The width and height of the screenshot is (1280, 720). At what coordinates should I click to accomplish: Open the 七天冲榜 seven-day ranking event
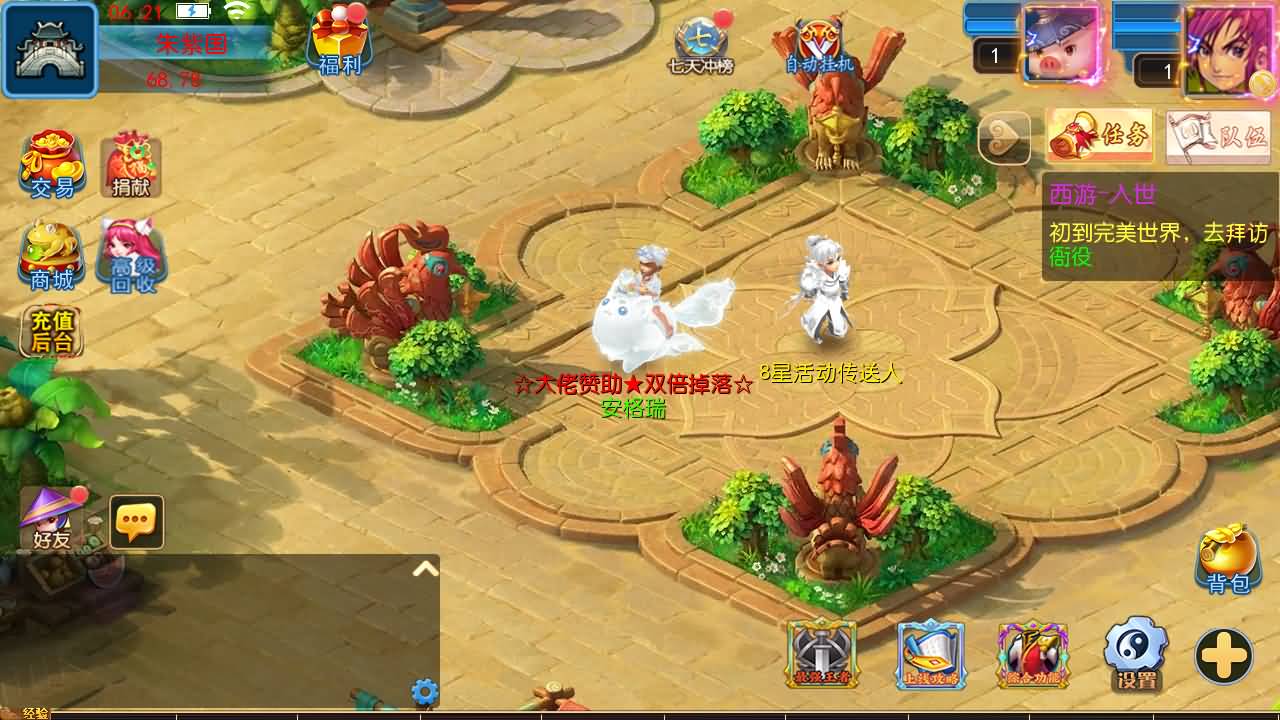tap(703, 43)
